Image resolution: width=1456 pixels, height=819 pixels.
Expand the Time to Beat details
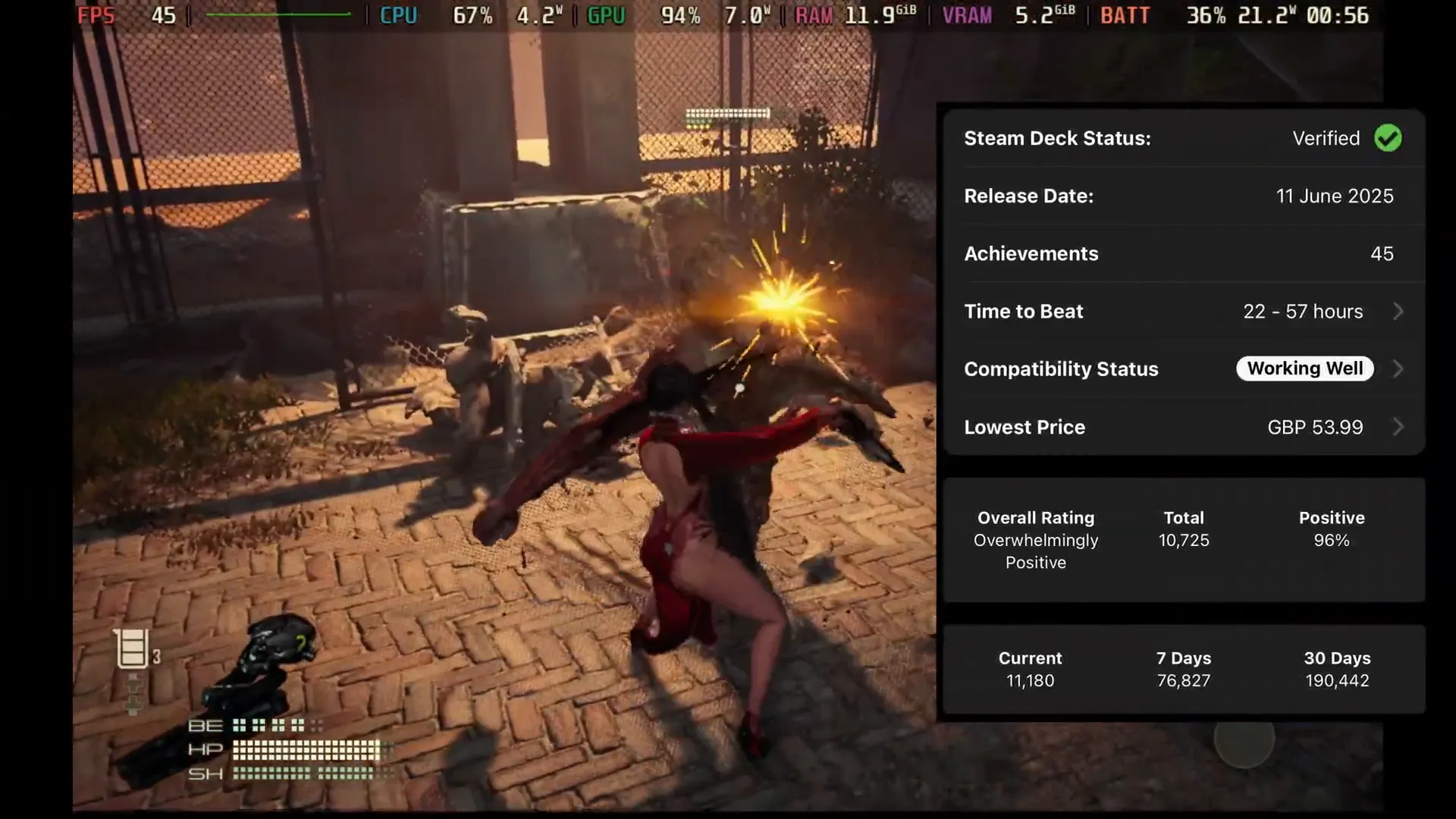coord(1398,311)
